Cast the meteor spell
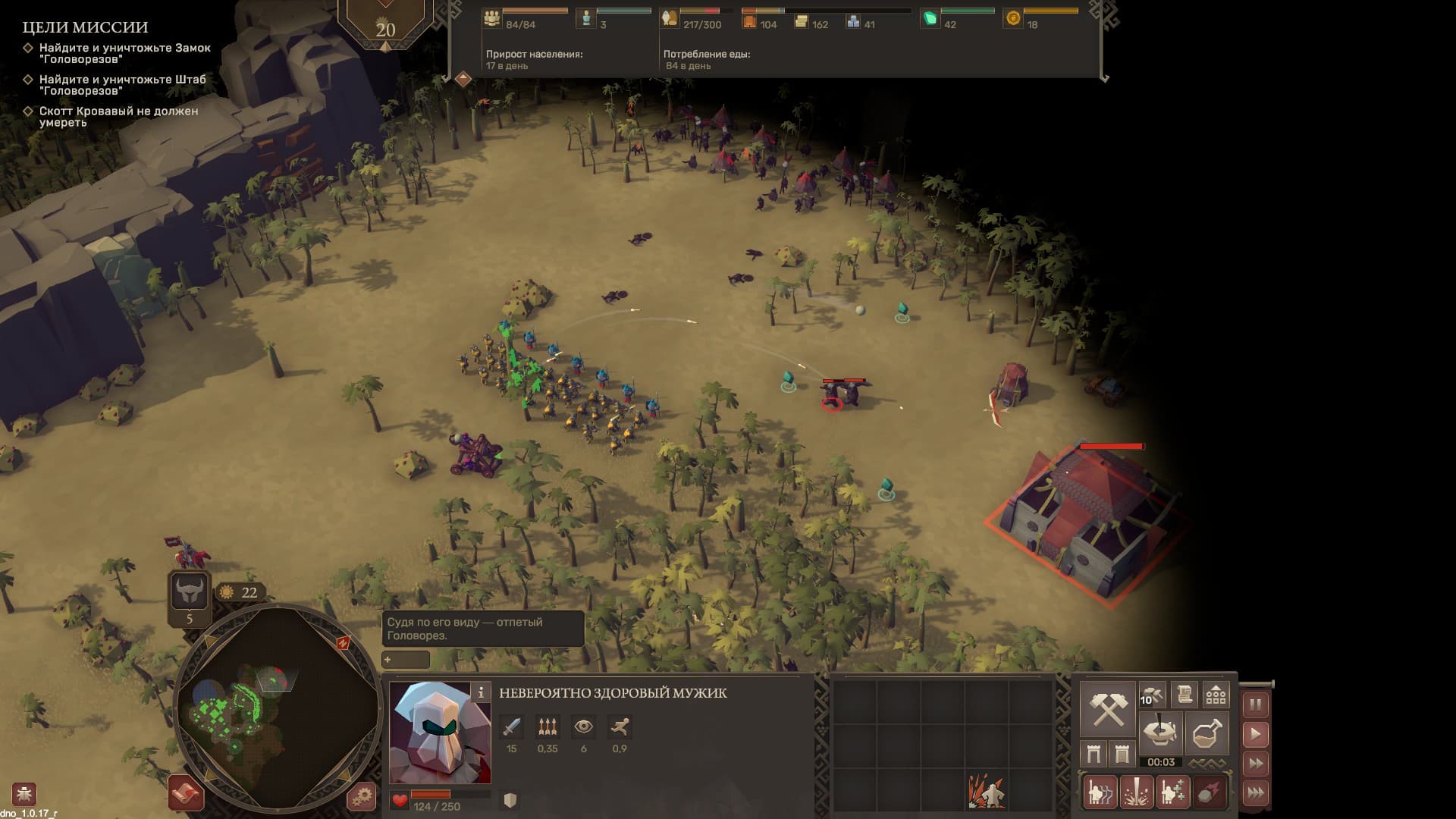1456x819 pixels. click(x=1209, y=792)
